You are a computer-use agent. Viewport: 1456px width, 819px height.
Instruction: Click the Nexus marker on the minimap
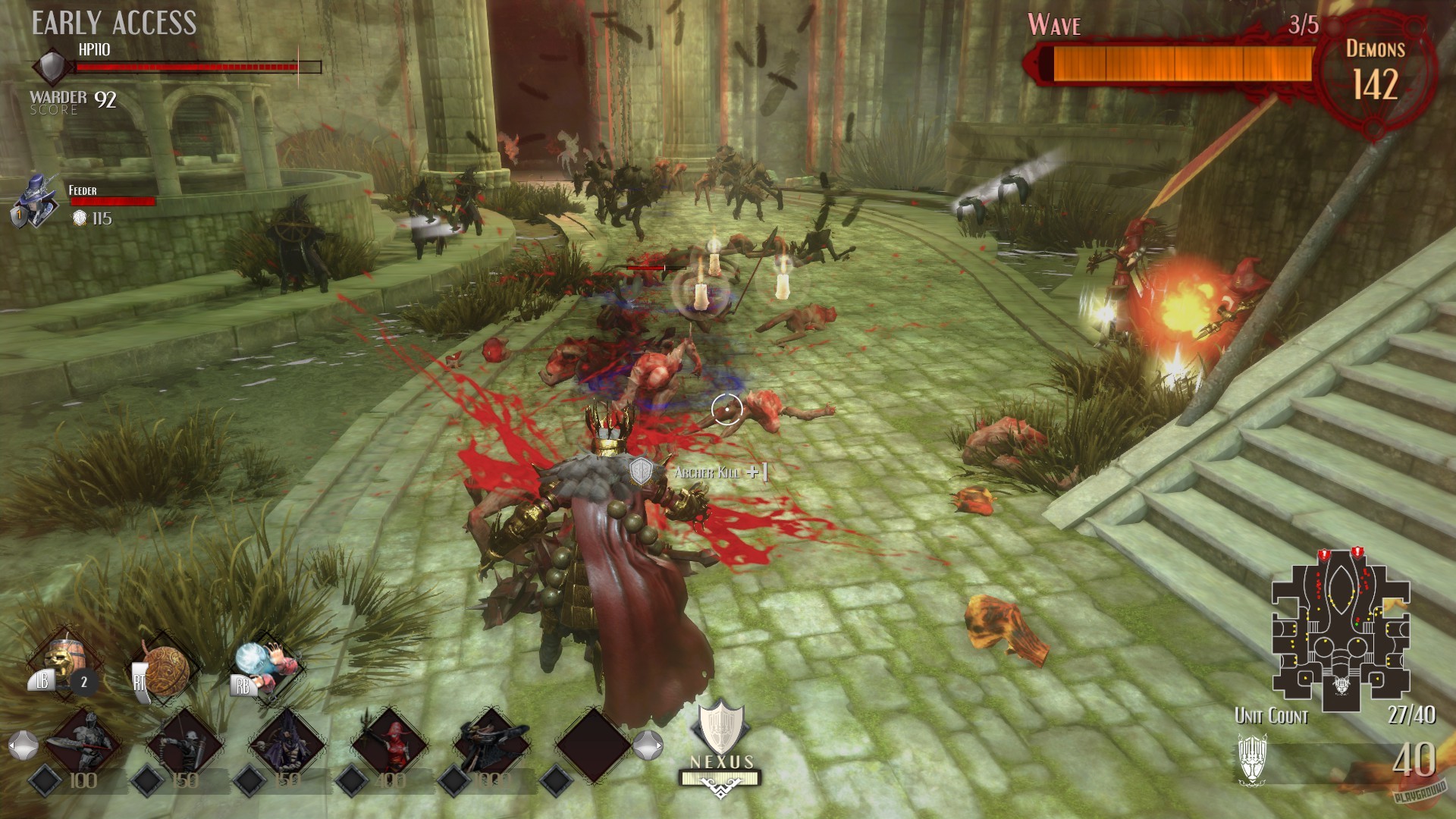(x=1341, y=685)
